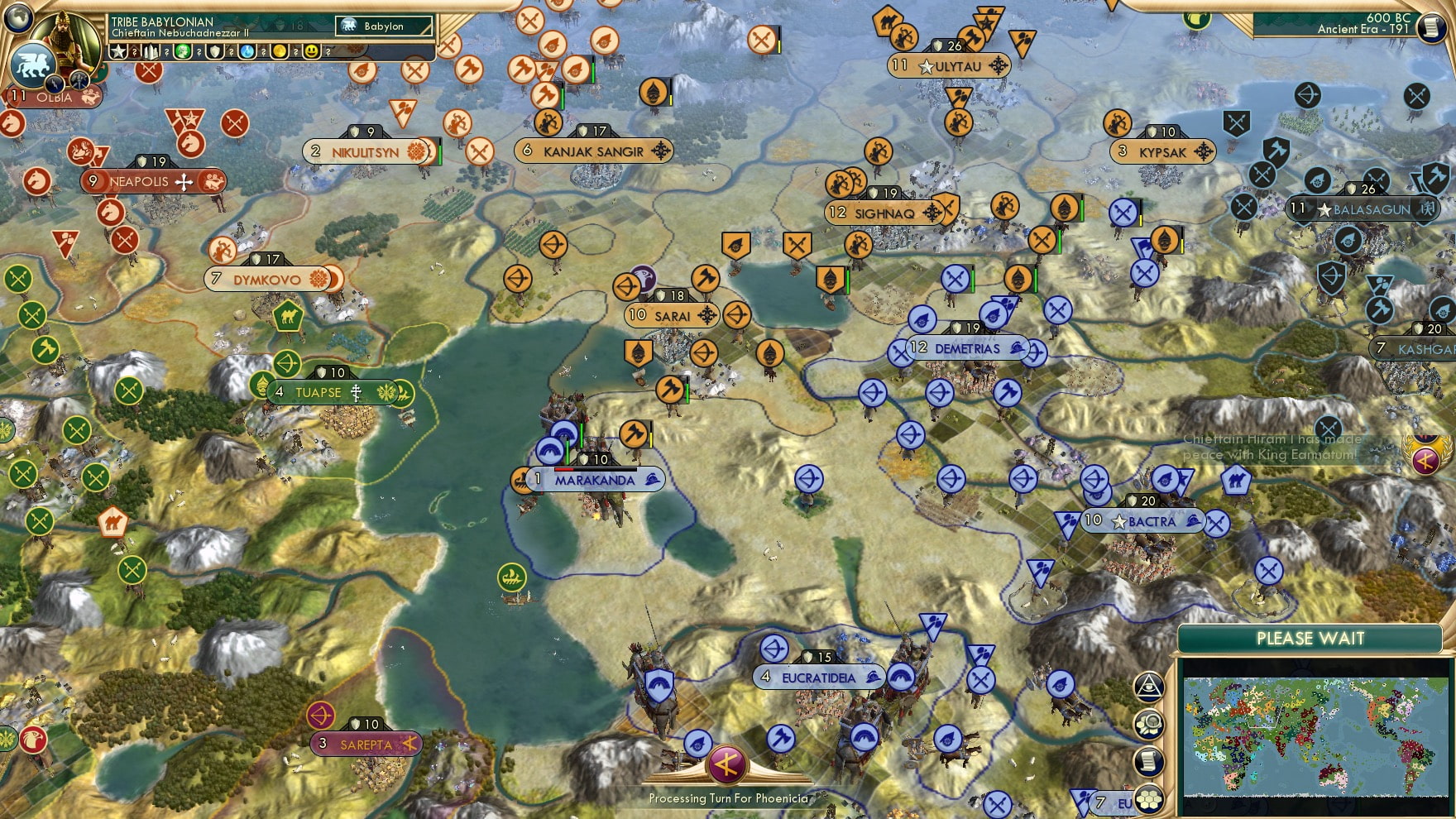Open the globe view button

(x=17, y=17)
